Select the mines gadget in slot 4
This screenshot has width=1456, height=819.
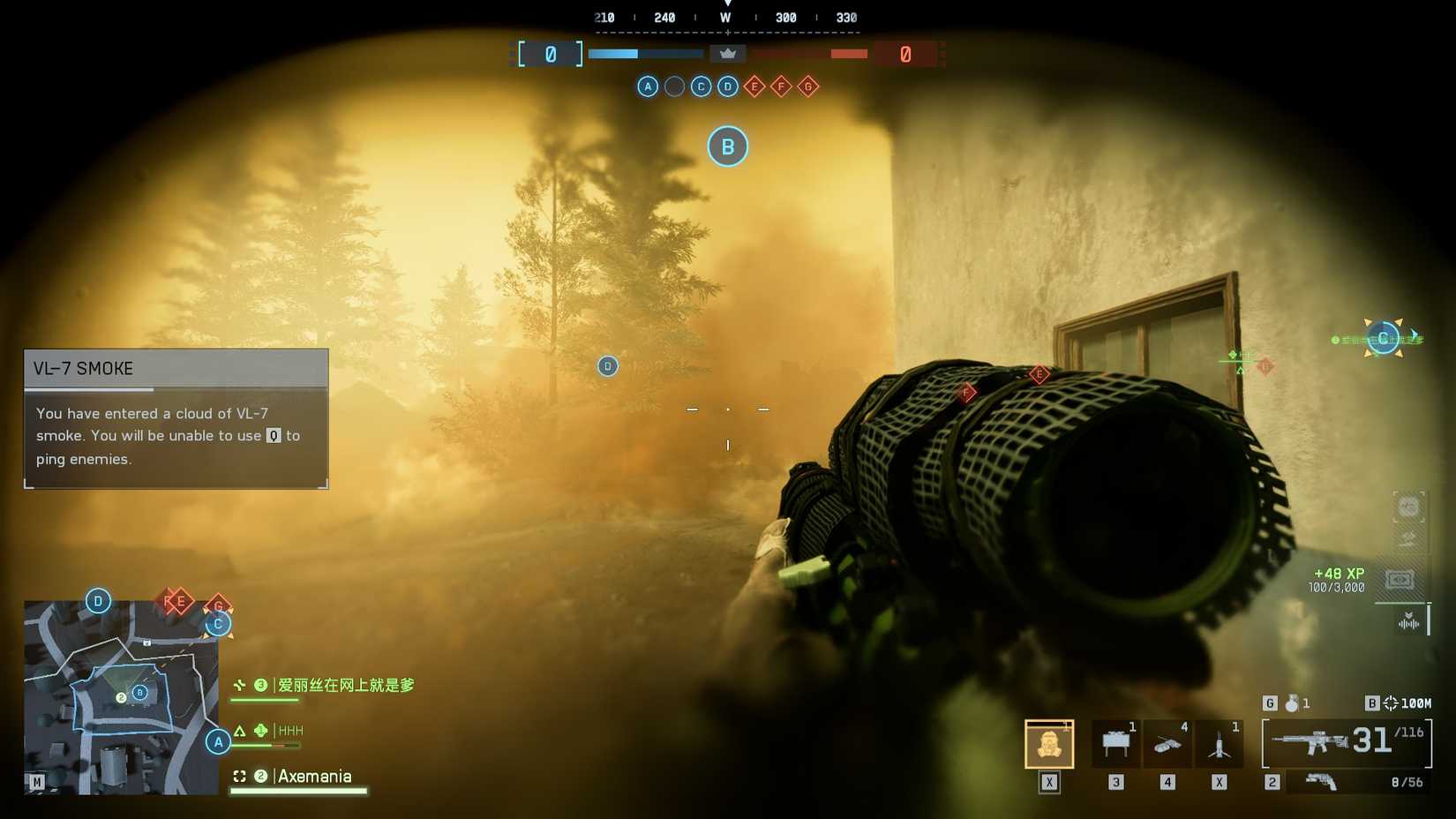(1167, 746)
